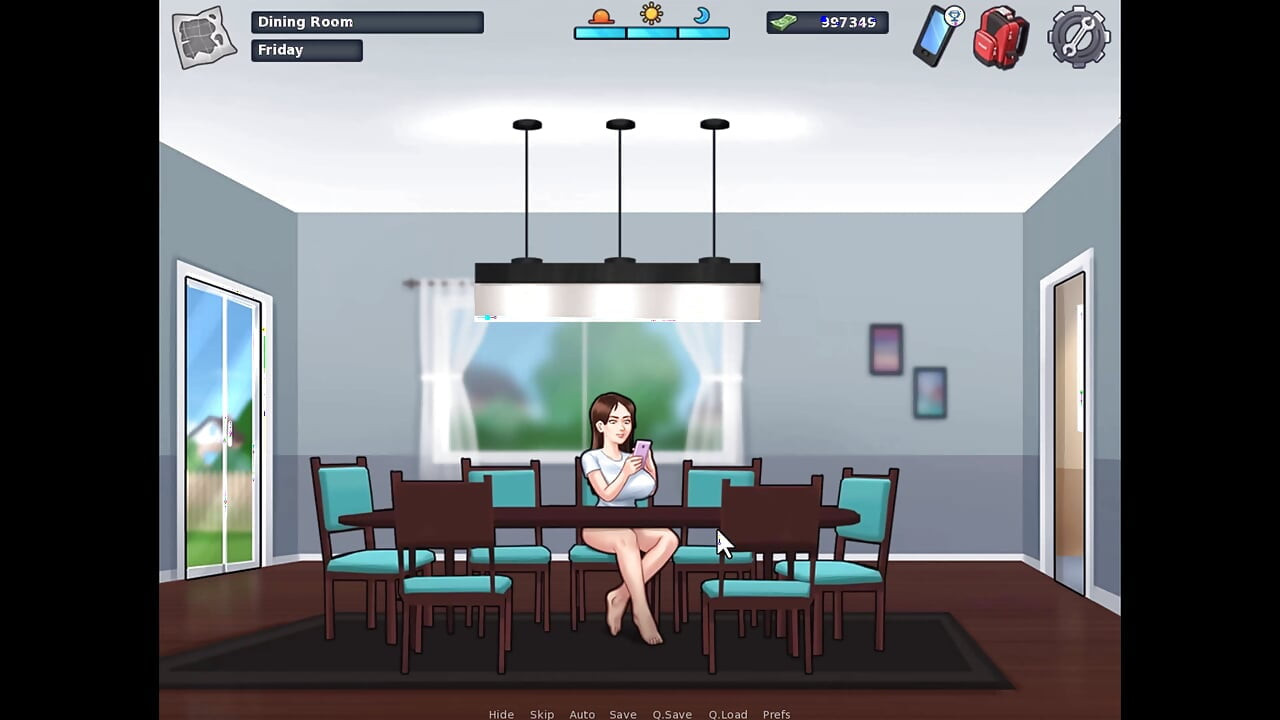
Task: Click Q.Load to load quicksave
Action: (x=728, y=714)
